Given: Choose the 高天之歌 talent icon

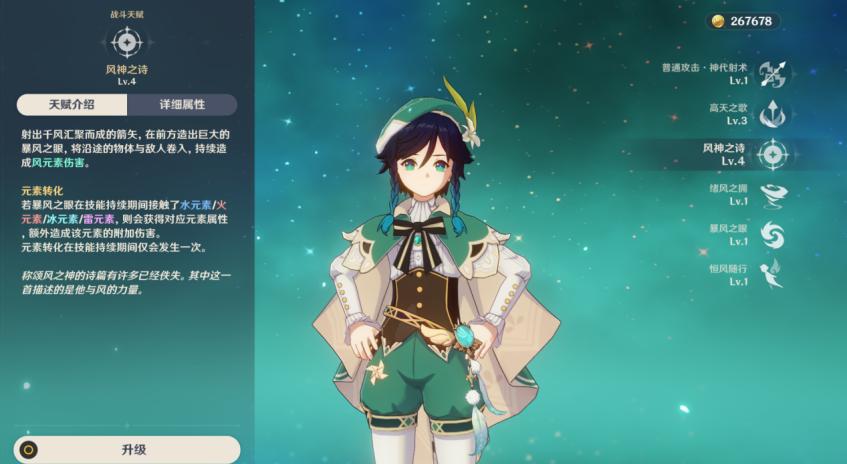Looking at the screenshot, I should click(x=771, y=114).
